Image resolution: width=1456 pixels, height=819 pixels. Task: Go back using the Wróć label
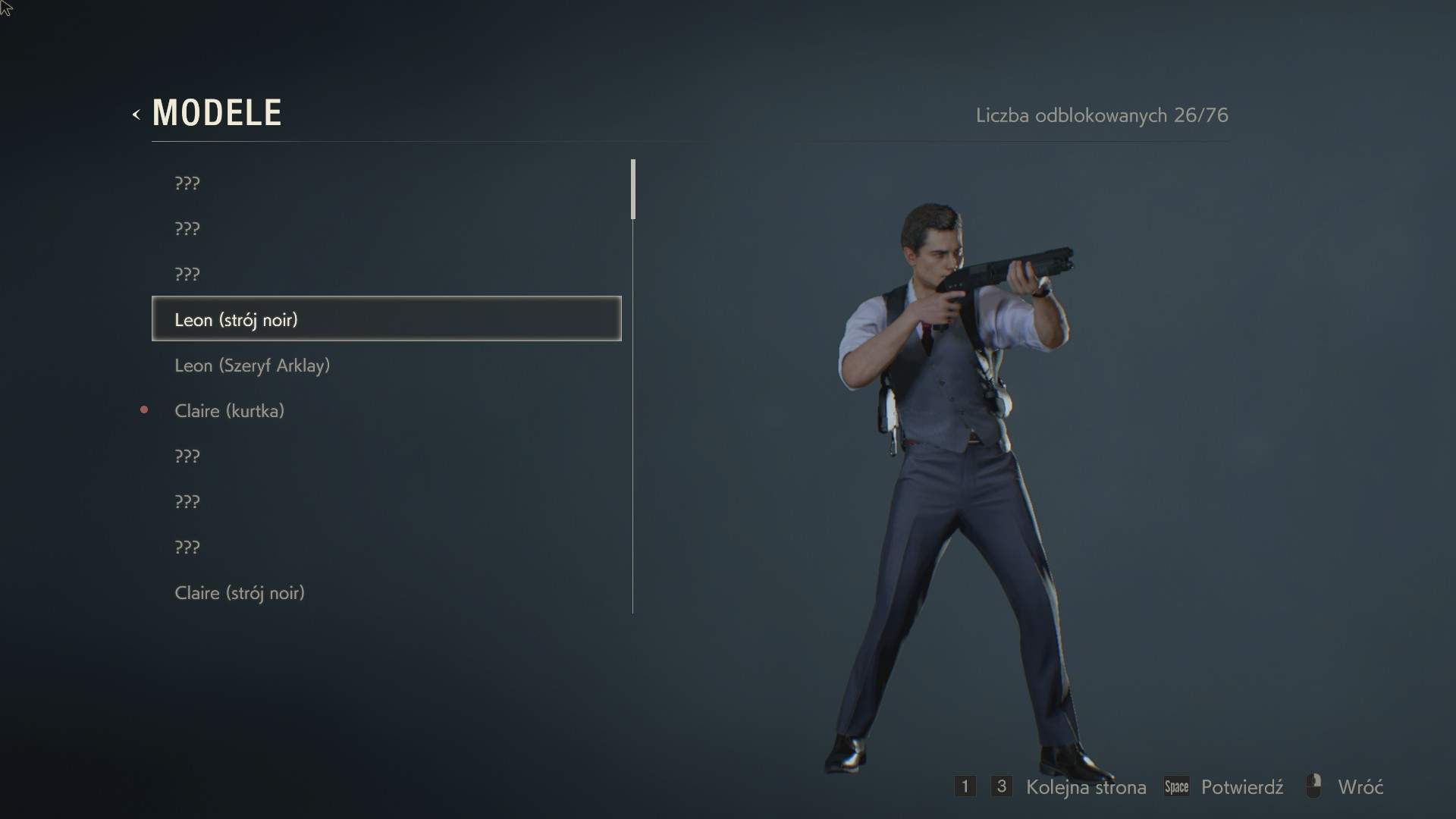click(x=1360, y=787)
